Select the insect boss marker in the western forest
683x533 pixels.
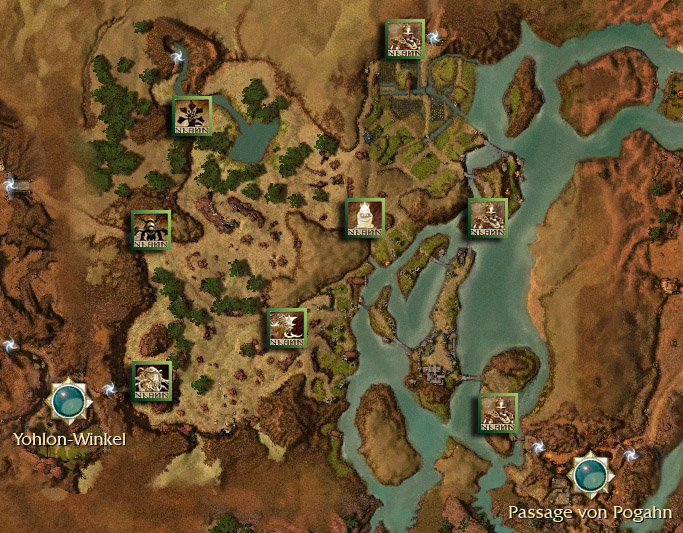click(x=151, y=230)
